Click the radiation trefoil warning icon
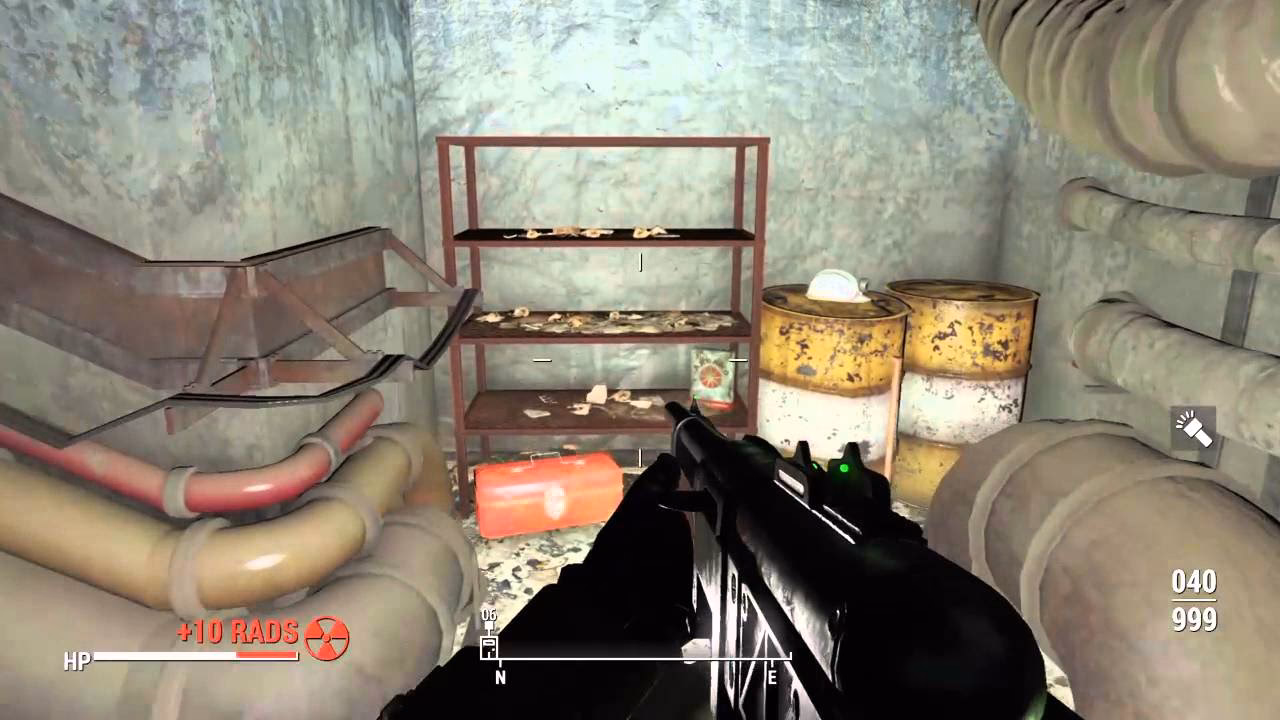The image size is (1280, 720). 326,637
